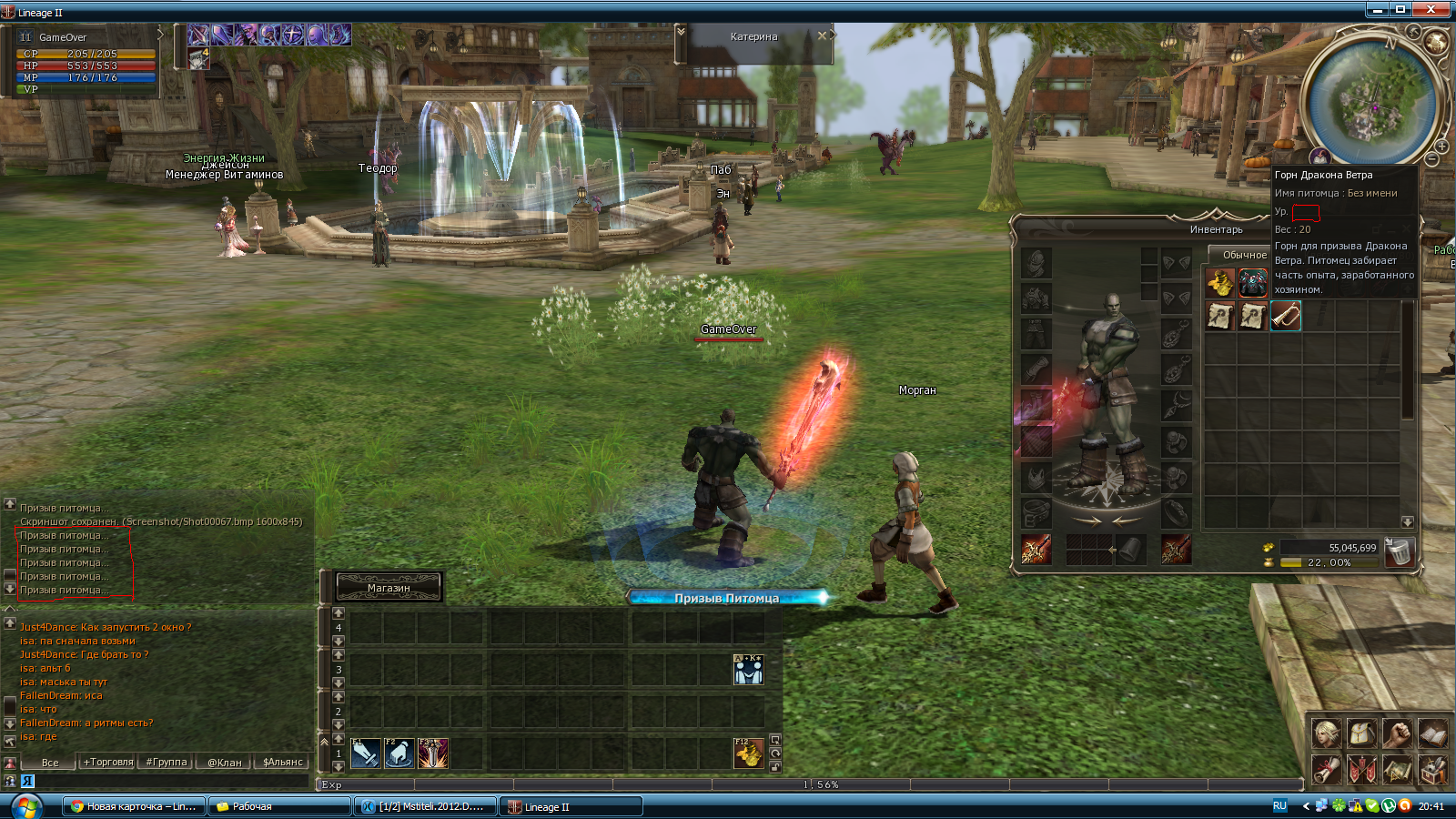The height and width of the screenshot is (819, 1456).
Task: Activate the F3 sword strike skill
Action: 433,753
